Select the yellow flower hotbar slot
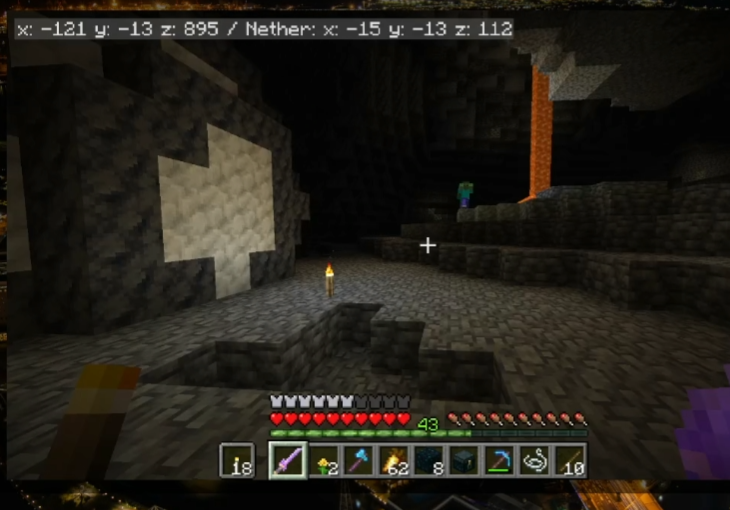The image size is (730, 510). (x=323, y=460)
